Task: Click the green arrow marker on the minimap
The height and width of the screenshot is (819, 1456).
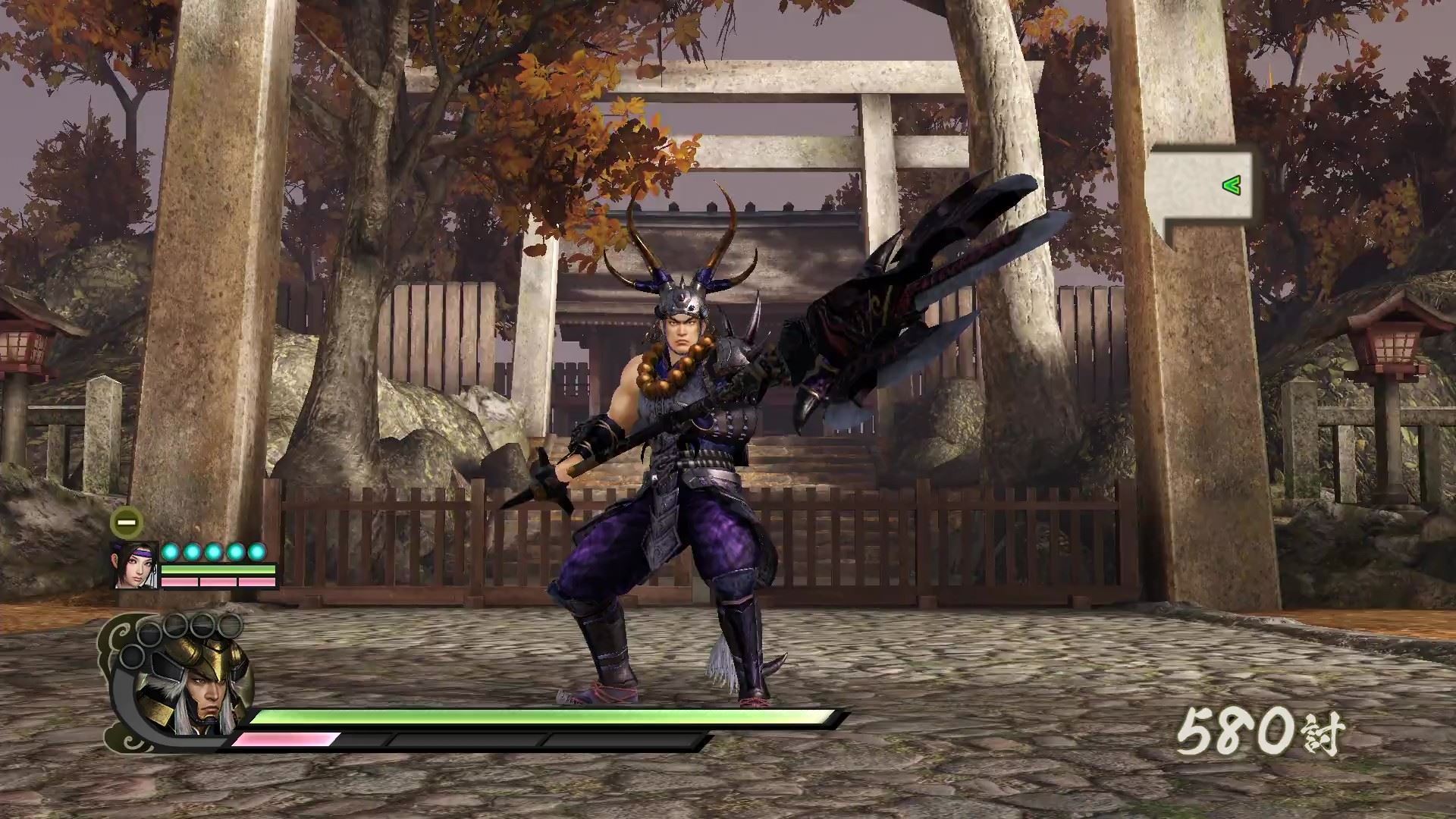Action: click(1232, 184)
